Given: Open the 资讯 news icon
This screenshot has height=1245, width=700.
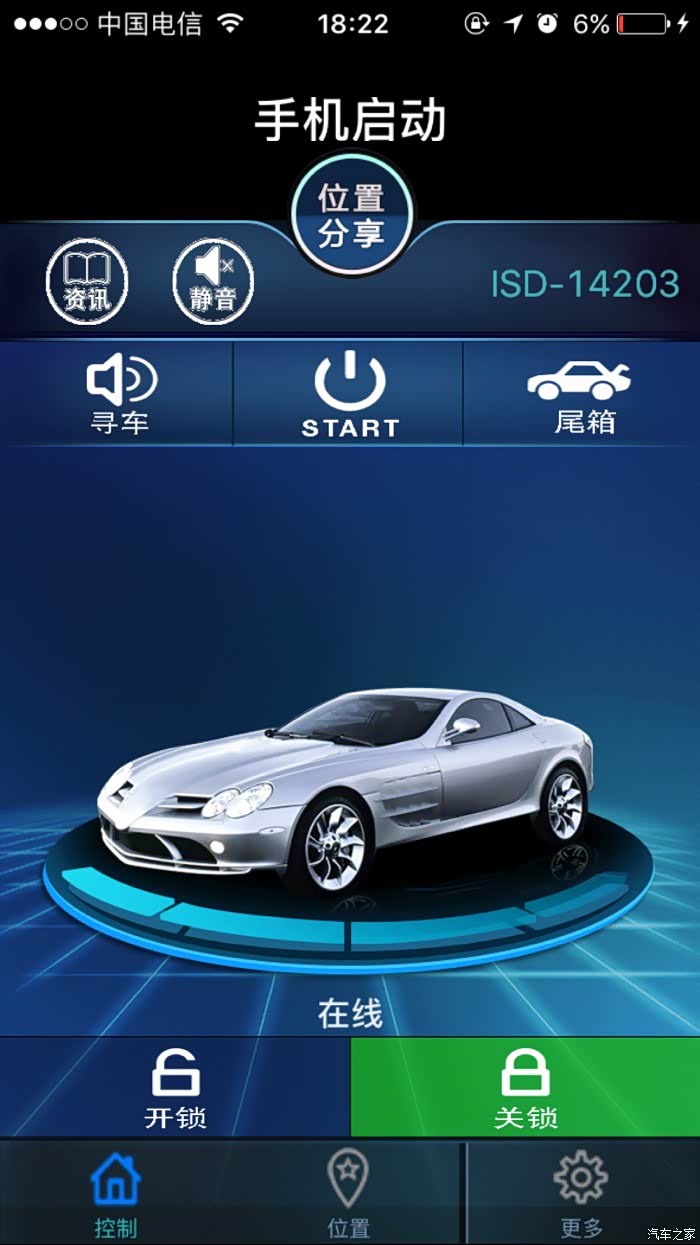Looking at the screenshot, I should [87, 282].
